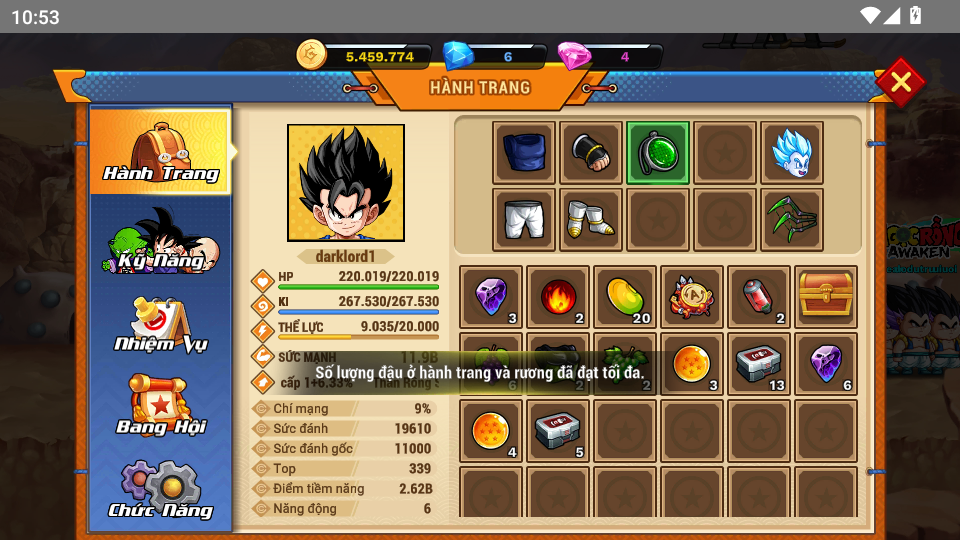
Task: Show the Chức Năng tab
Action: pos(161,491)
